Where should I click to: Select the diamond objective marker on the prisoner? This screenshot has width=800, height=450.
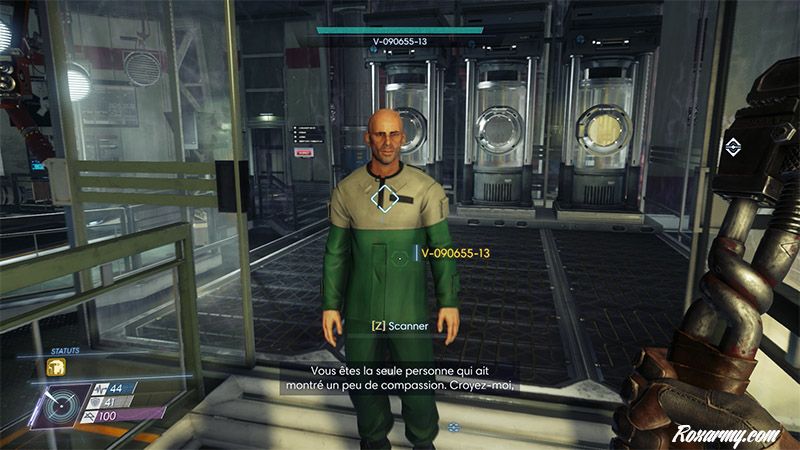tap(385, 196)
